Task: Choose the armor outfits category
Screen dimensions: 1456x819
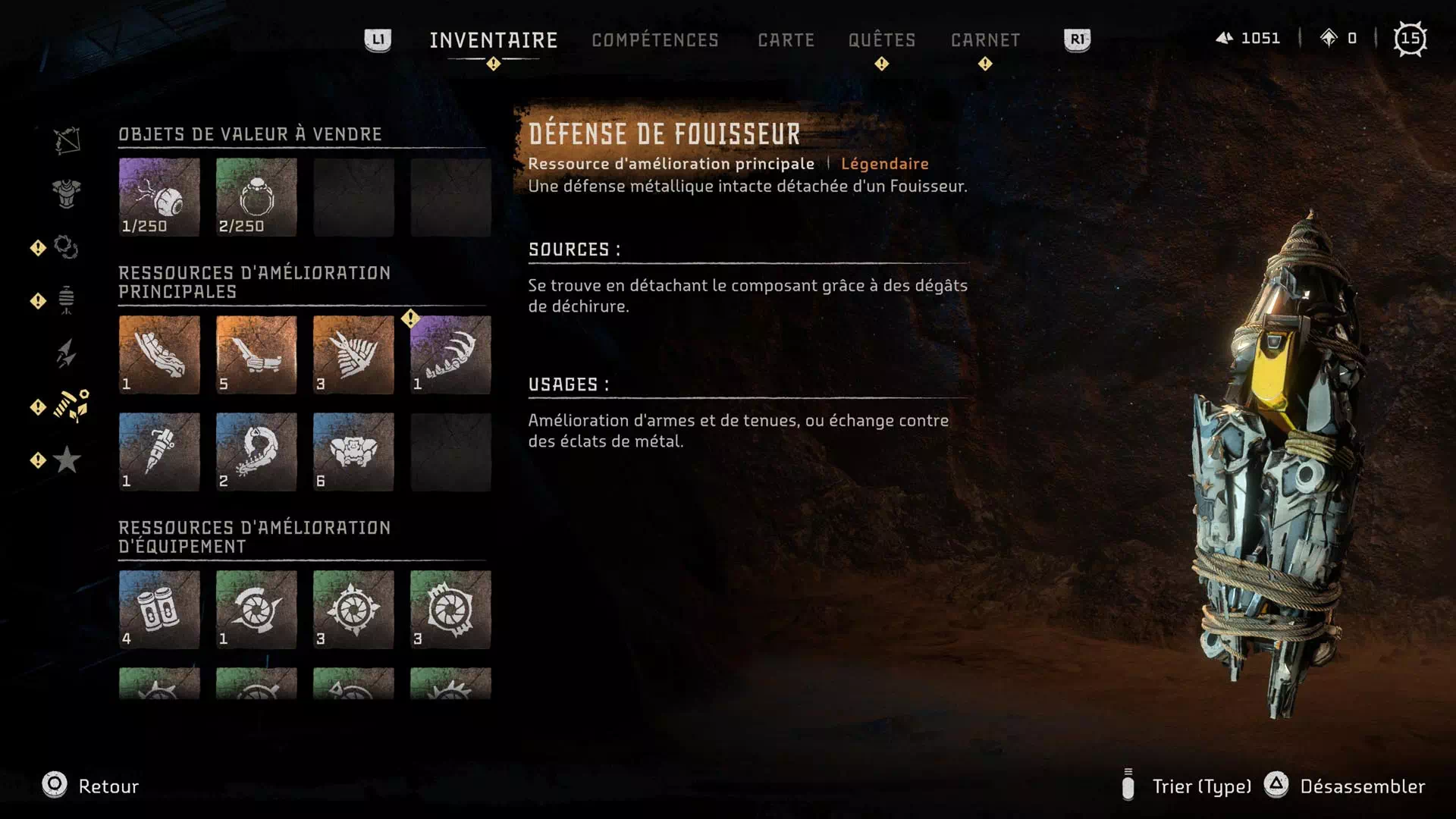Action: [x=67, y=193]
